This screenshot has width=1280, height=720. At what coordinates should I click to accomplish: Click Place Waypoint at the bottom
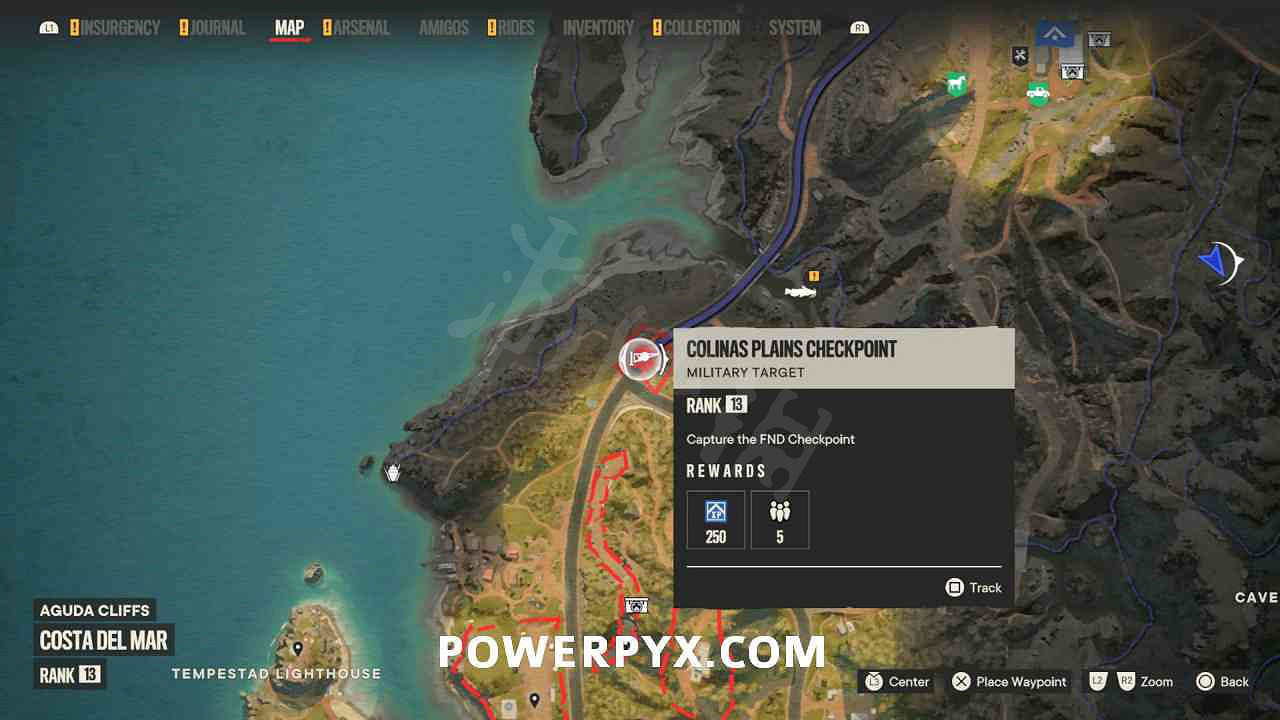[1009, 682]
